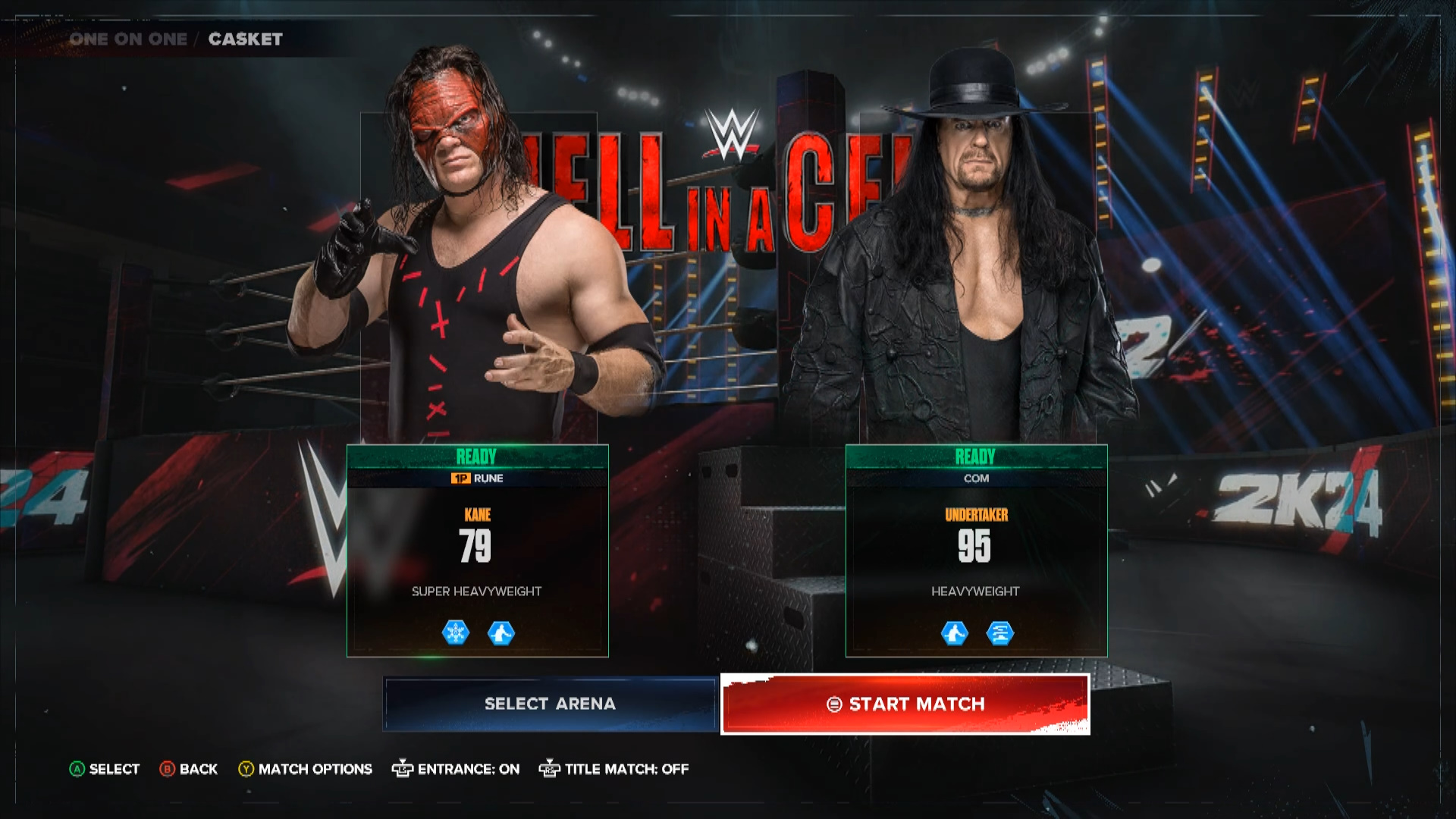Image resolution: width=1456 pixels, height=819 pixels.
Task: Select Undertaker's superstar card
Action: (976, 550)
